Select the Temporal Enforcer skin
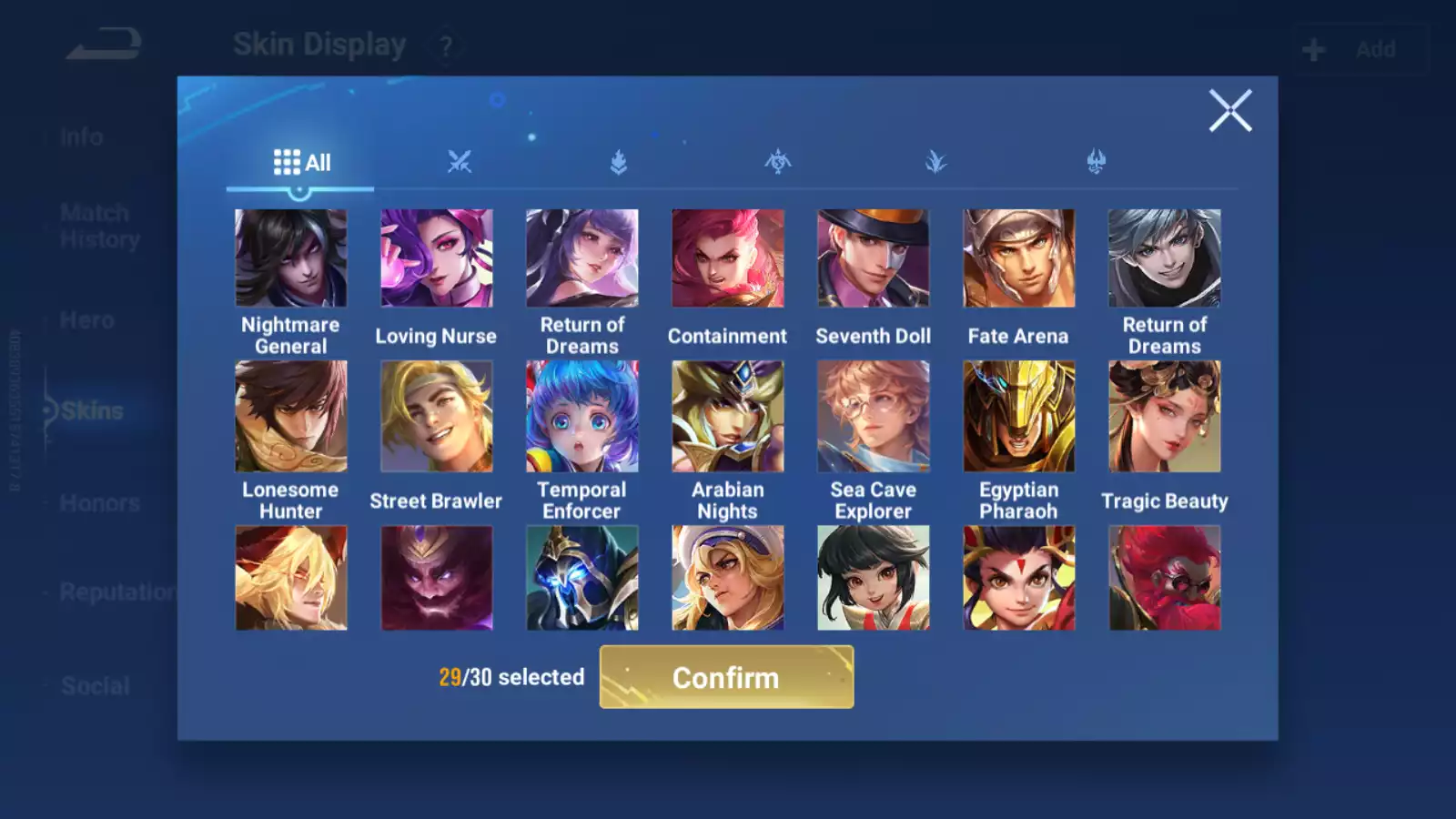The width and height of the screenshot is (1456, 819). tap(581, 417)
